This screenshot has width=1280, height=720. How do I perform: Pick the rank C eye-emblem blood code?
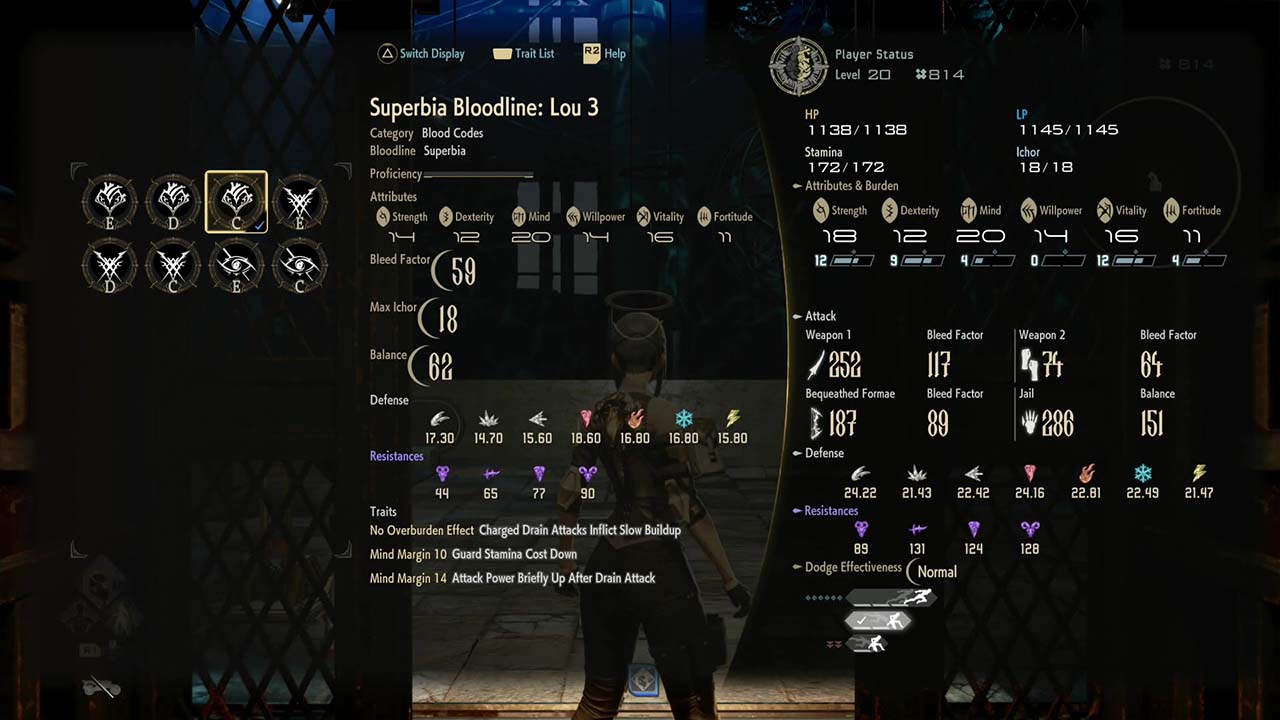(299, 265)
